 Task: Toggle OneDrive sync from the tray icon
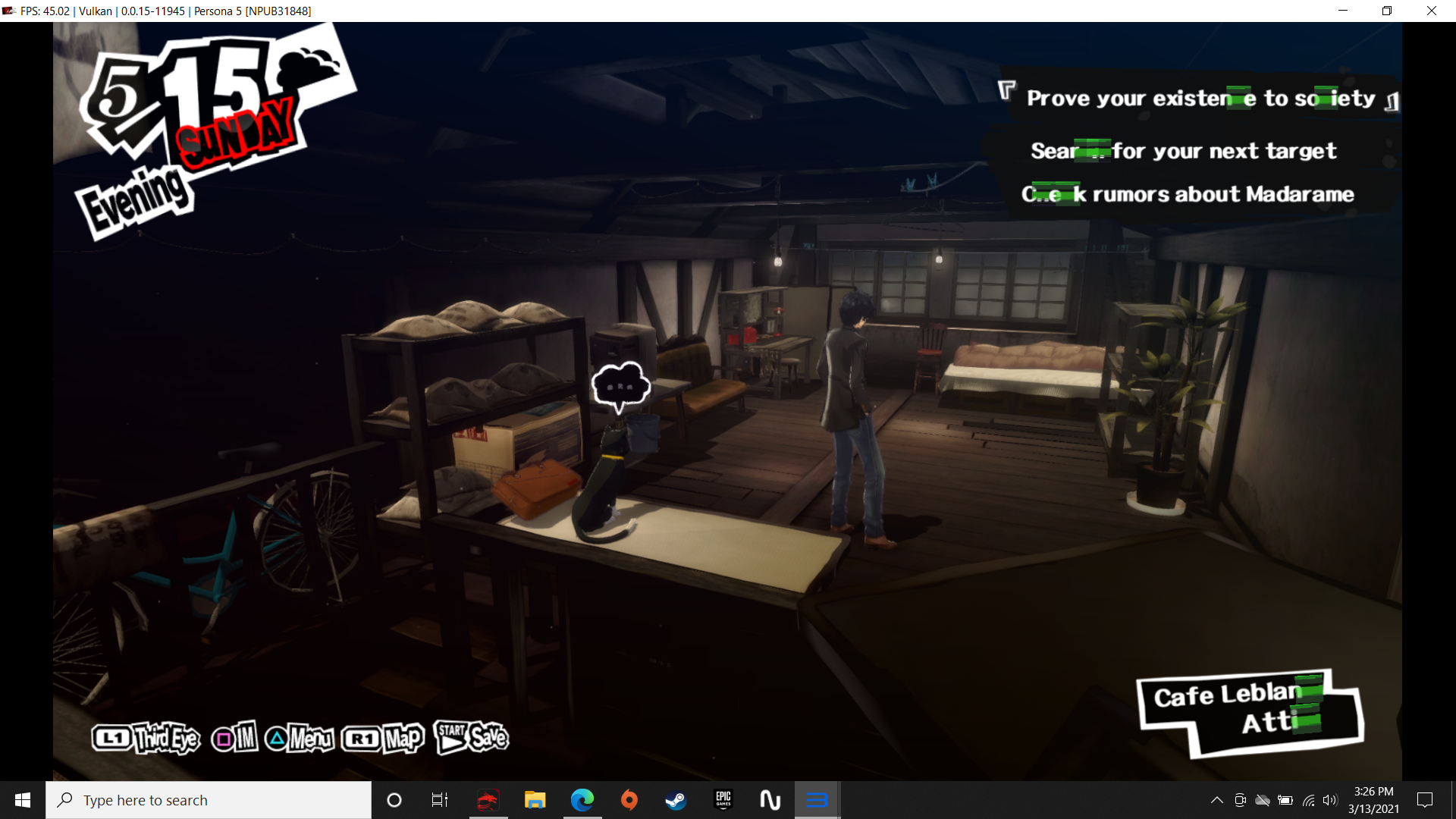coord(1263,800)
